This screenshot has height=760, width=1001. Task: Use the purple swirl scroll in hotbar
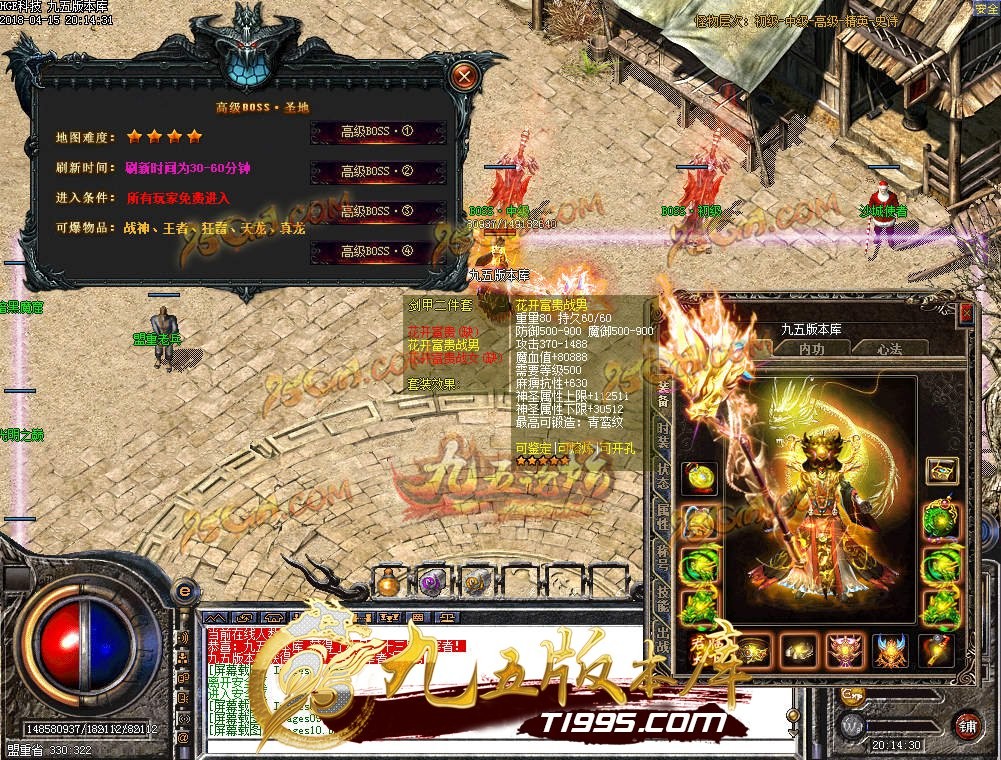[x=431, y=582]
